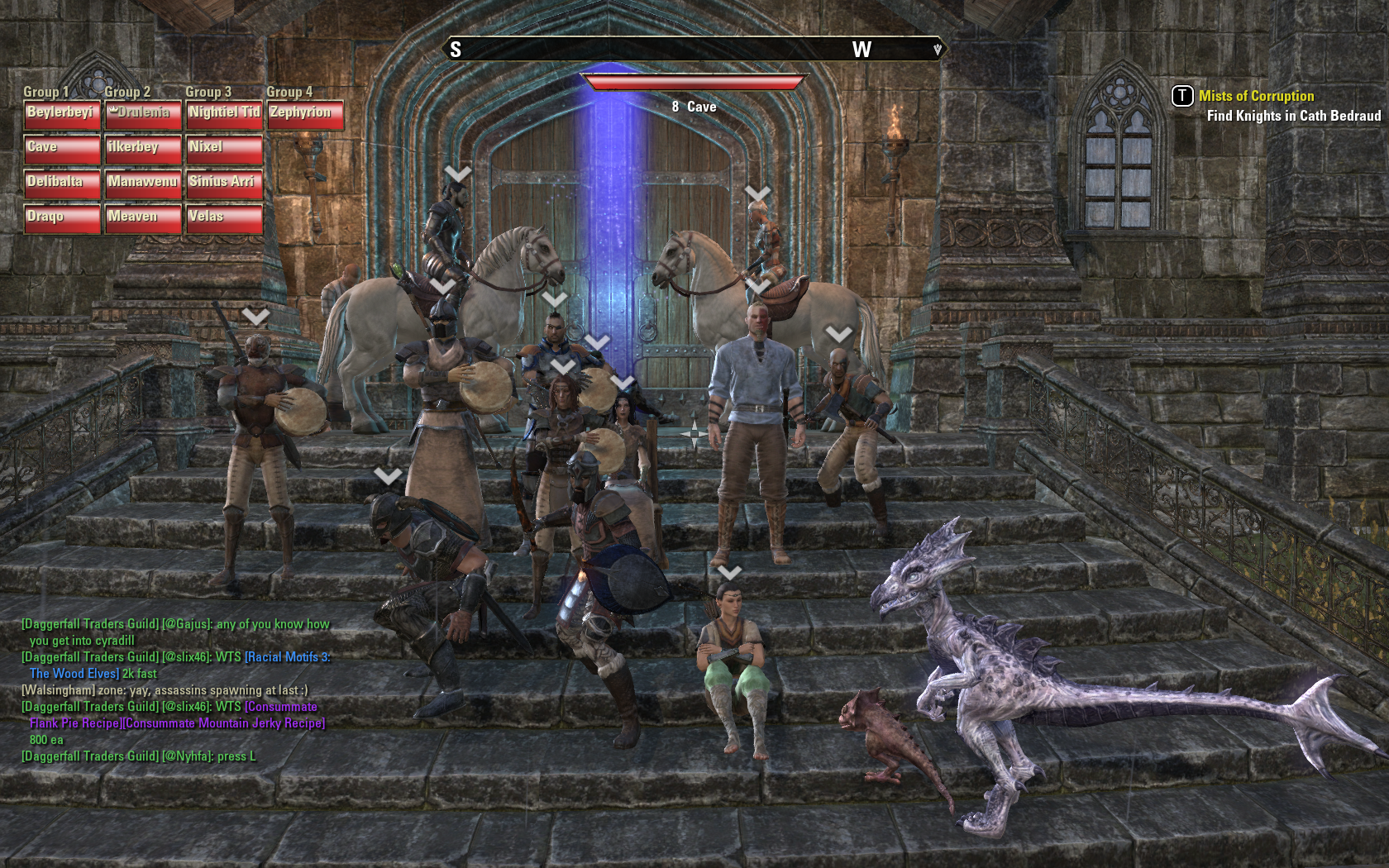Click the chevron above the seated archer
This screenshot has width=1389, height=868.
tap(731, 571)
